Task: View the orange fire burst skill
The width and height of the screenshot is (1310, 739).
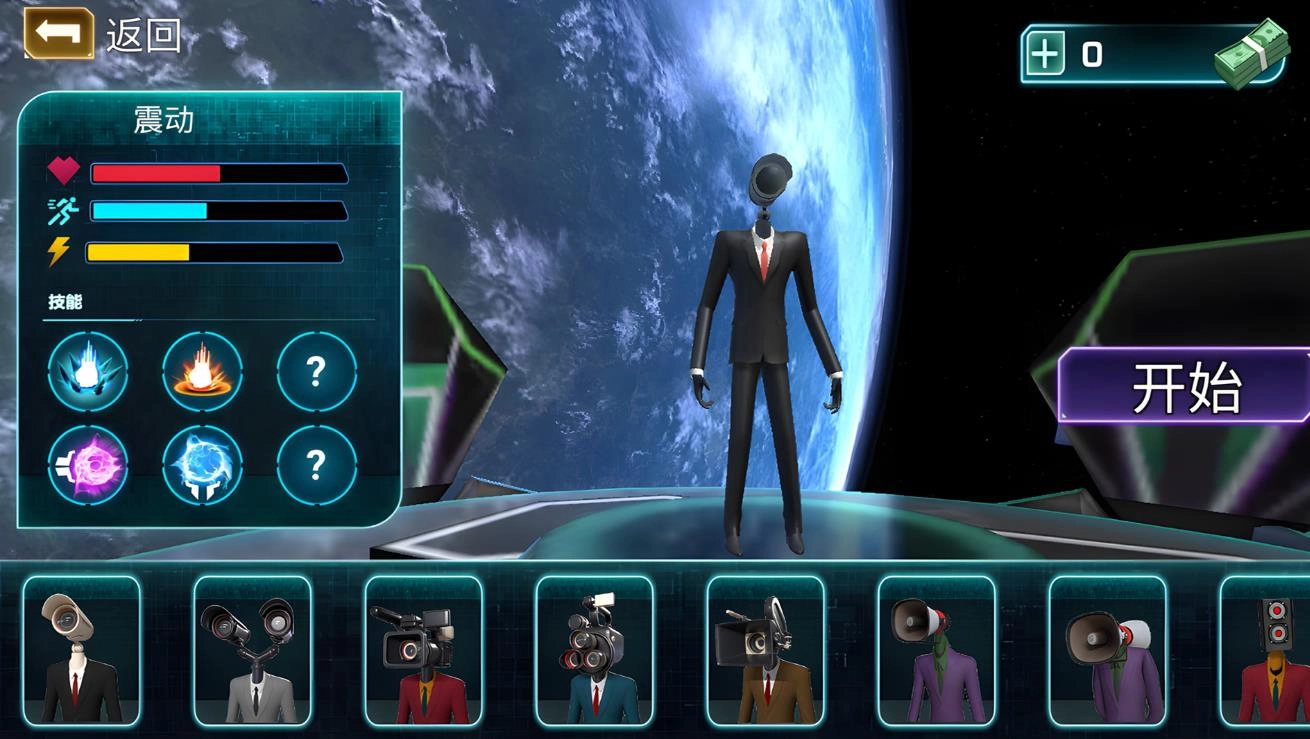Action: tap(202, 372)
